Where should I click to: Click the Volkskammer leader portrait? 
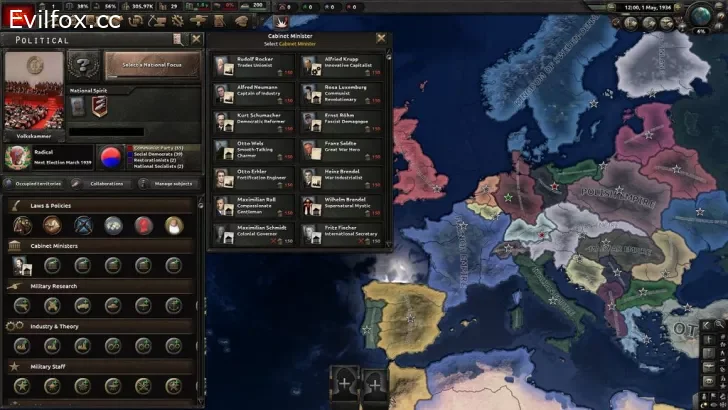33,90
